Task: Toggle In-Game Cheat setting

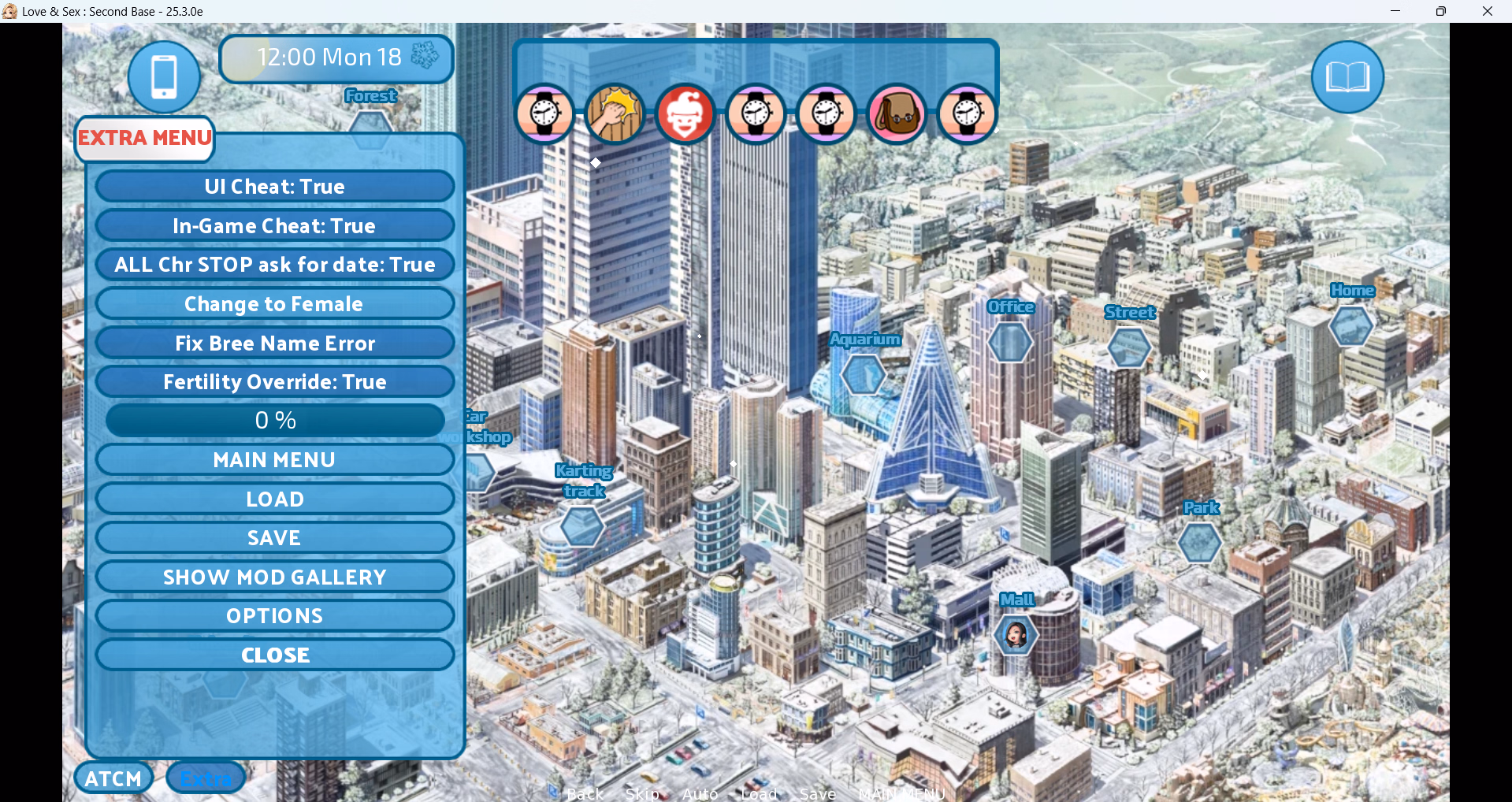Action: coord(274,226)
